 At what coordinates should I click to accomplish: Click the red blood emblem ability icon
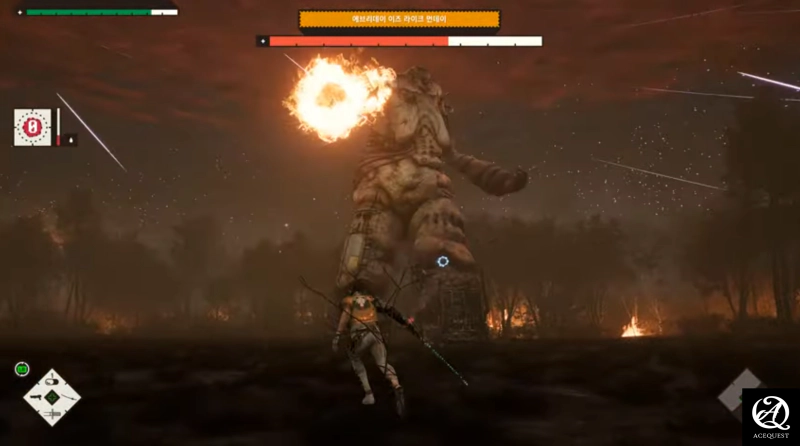coord(32,127)
